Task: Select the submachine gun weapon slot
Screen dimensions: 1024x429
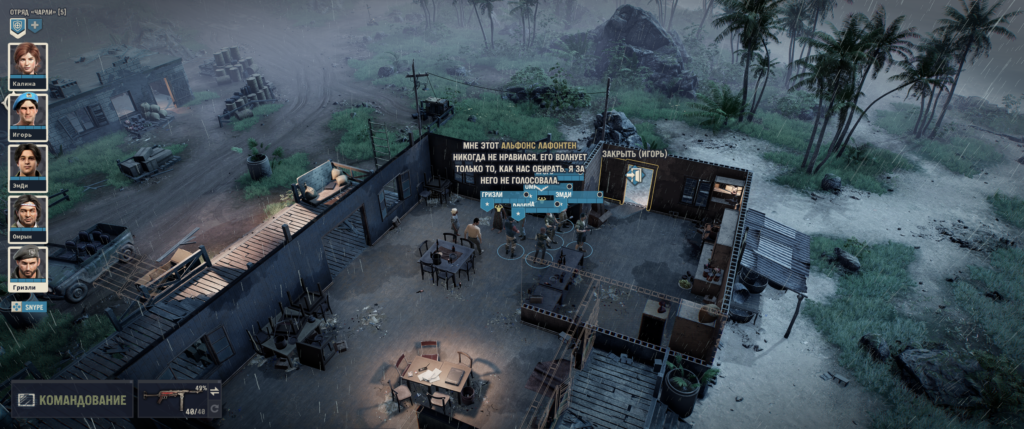Action: click(x=172, y=400)
